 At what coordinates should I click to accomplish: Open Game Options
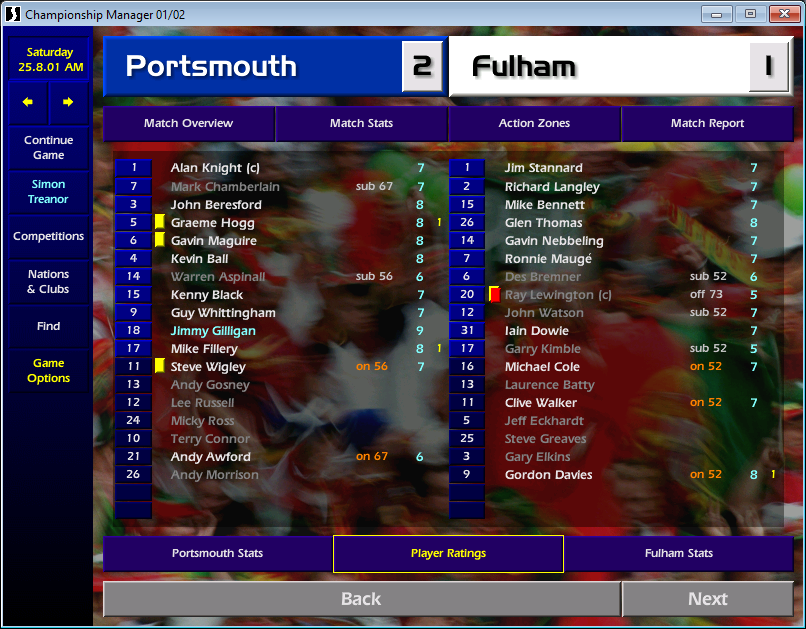[48, 371]
